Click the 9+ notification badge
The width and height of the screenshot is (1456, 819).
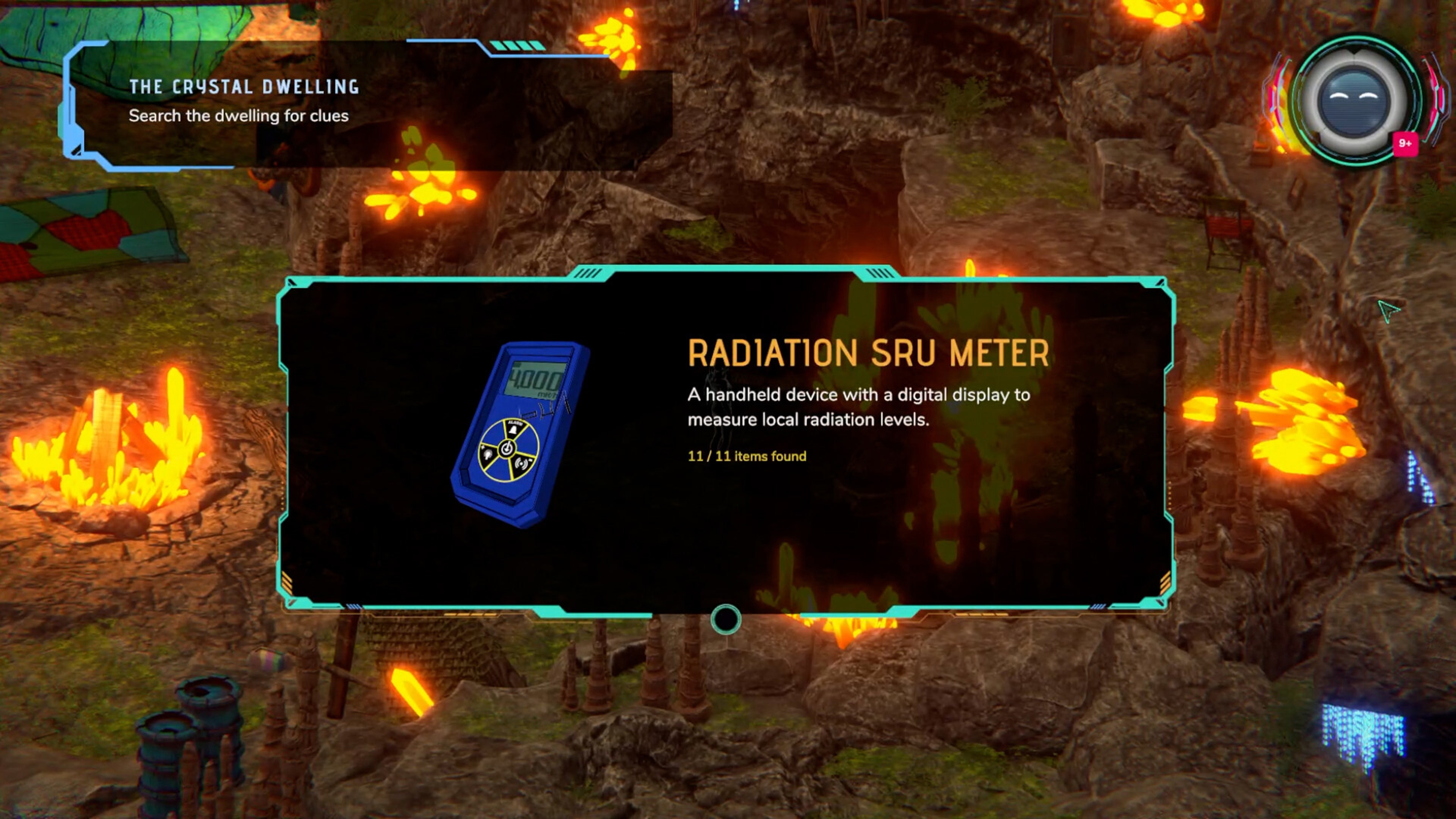(x=1405, y=145)
